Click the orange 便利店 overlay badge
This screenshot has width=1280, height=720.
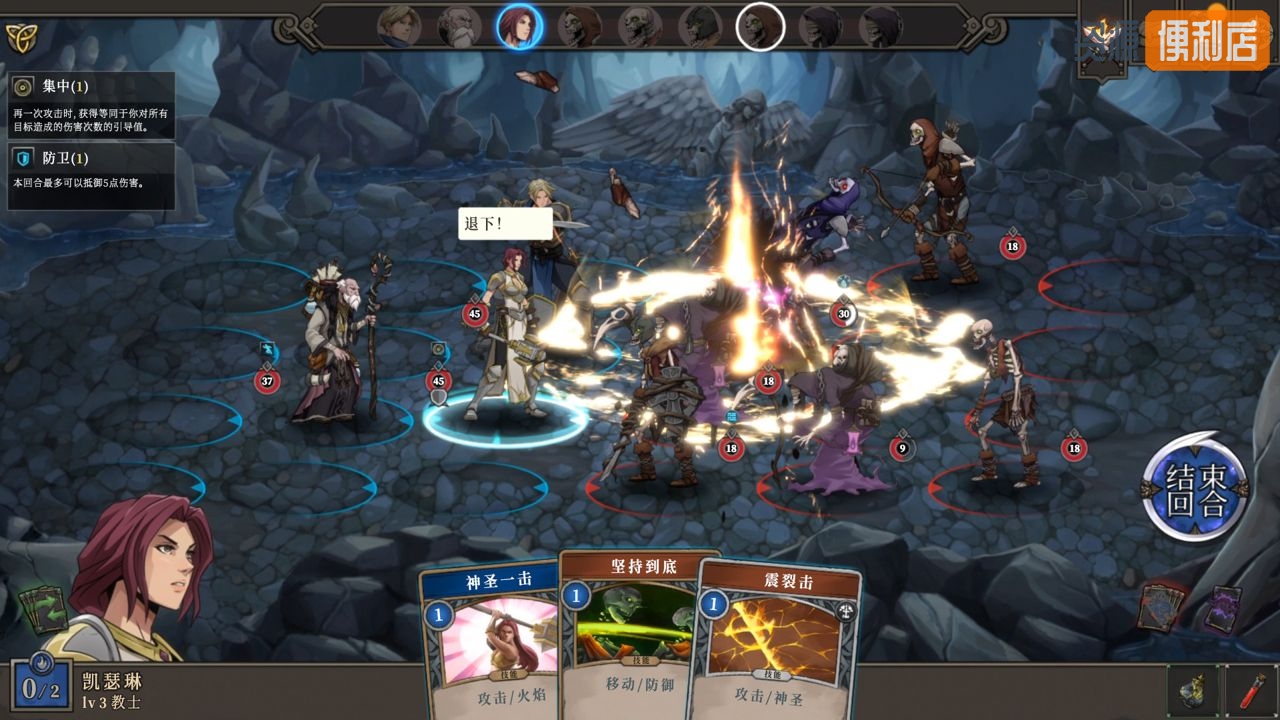pos(1207,40)
